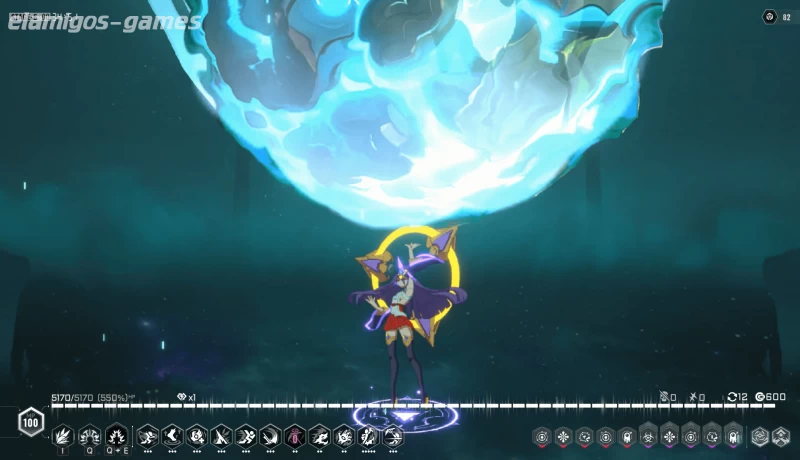Open the chevron emblem icon at far right
Image resolution: width=800 pixels, height=460 pixels.
(x=781, y=436)
